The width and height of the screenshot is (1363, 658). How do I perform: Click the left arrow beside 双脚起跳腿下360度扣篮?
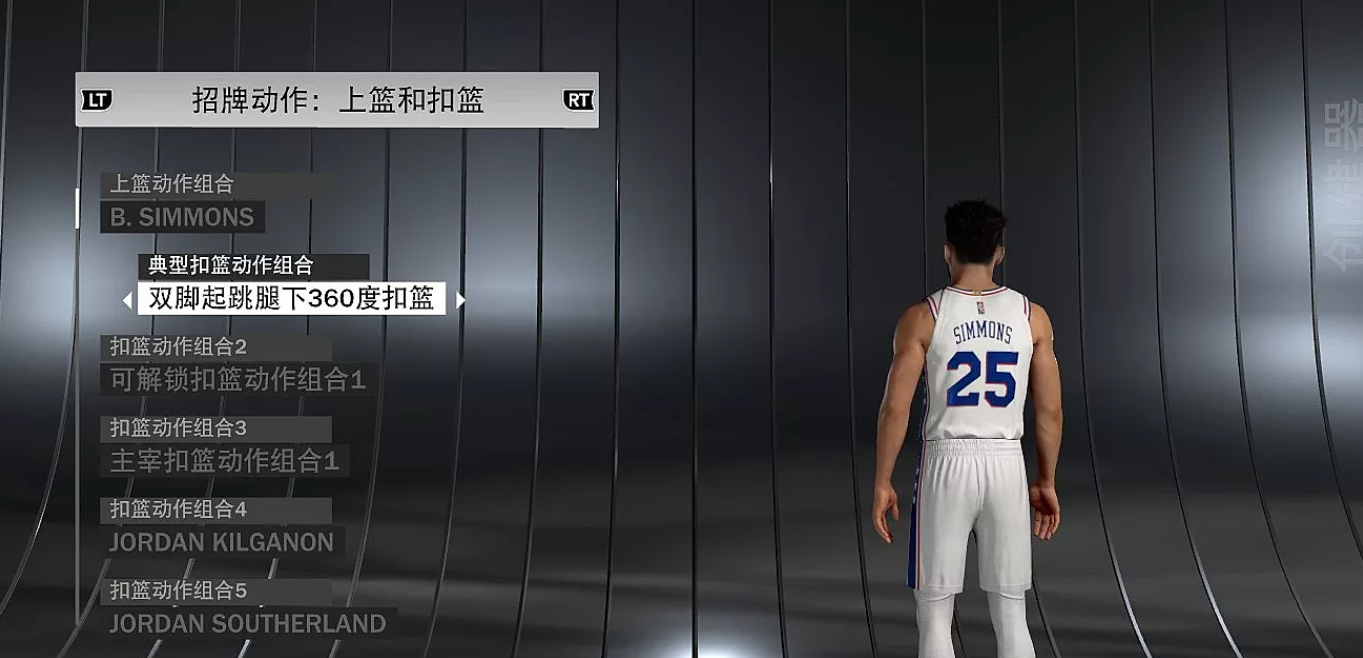(127, 300)
